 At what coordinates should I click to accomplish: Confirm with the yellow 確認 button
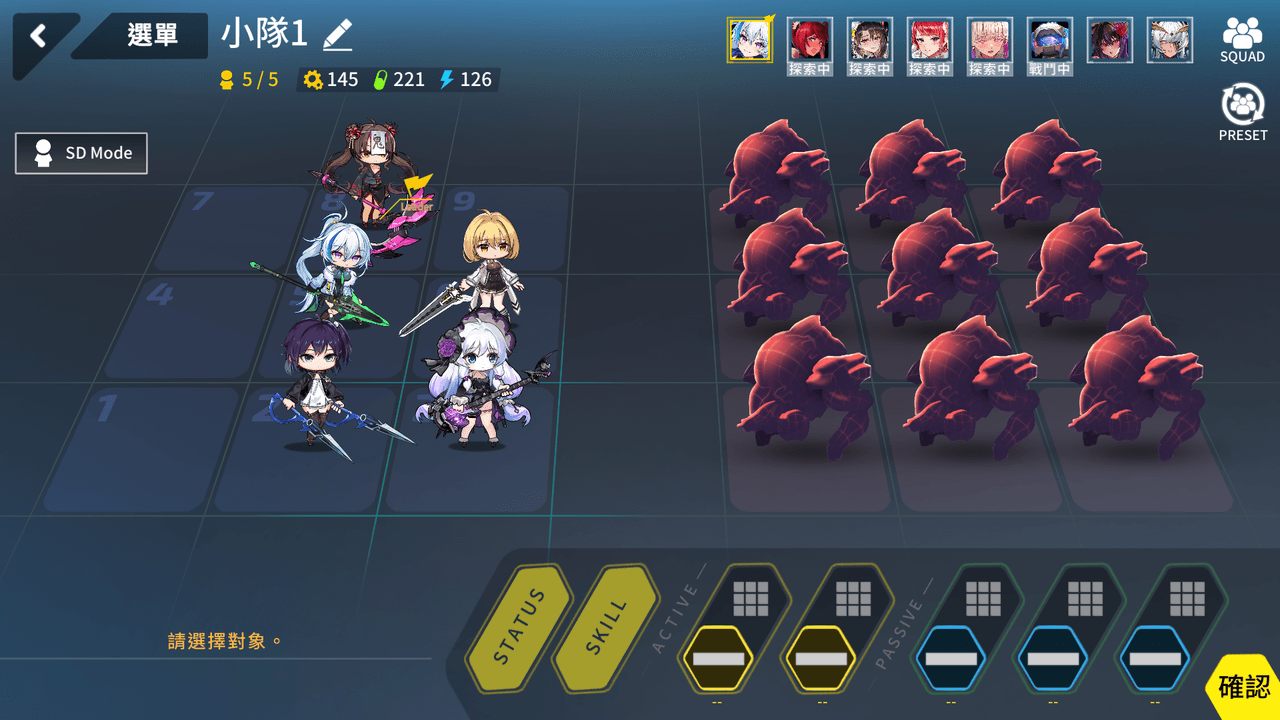tap(1244, 687)
